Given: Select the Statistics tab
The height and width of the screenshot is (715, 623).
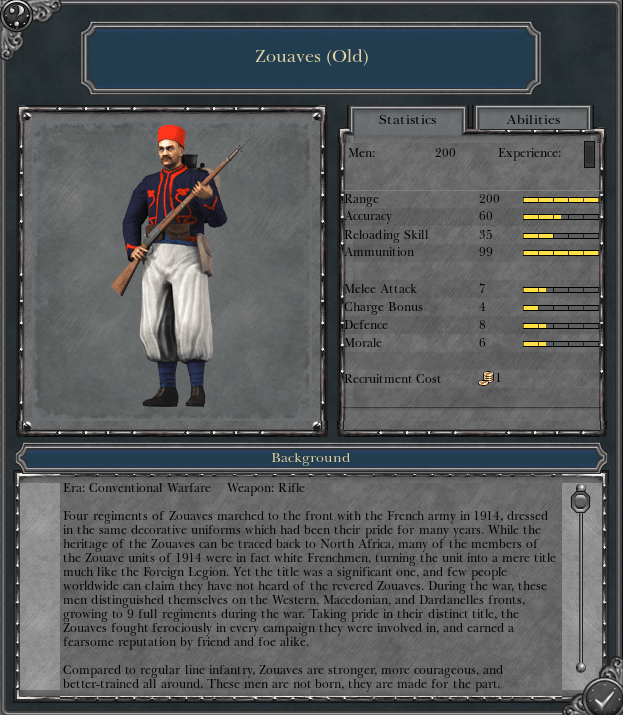Looking at the screenshot, I should click(x=407, y=119).
